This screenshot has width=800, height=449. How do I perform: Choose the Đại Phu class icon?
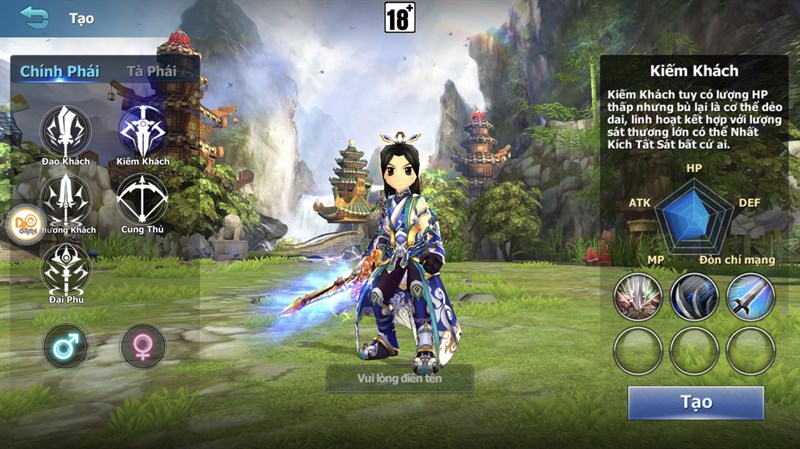pyautogui.click(x=66, y=268)
